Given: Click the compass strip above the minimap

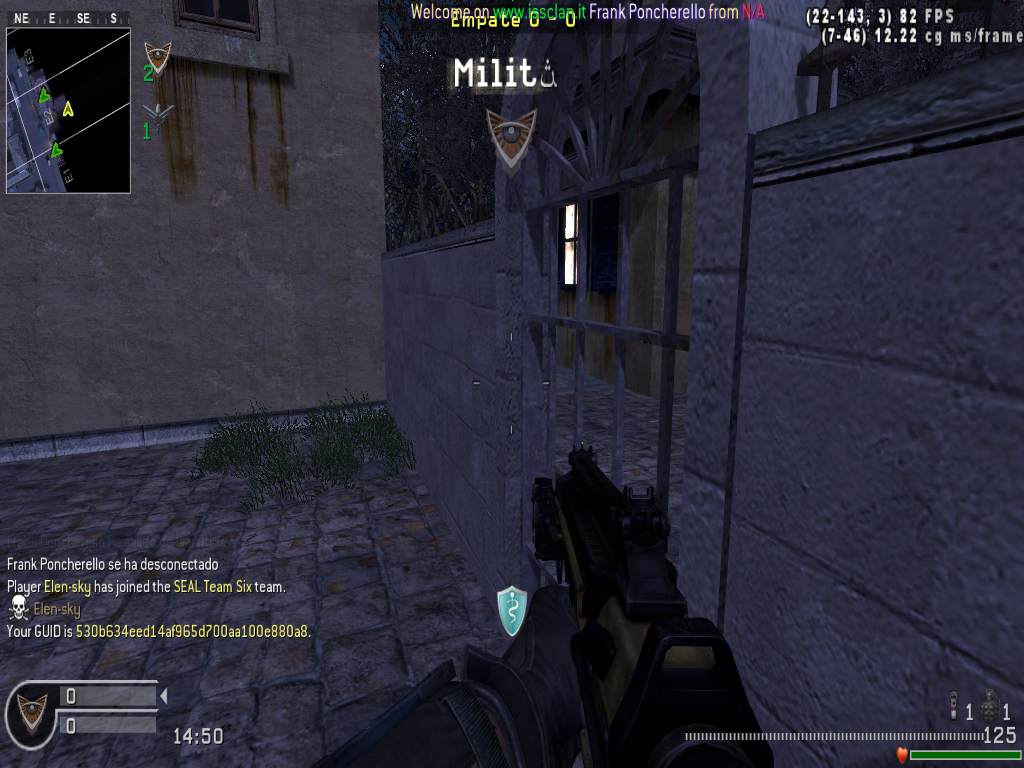Looking at the screenshot, I should (68, 18).
